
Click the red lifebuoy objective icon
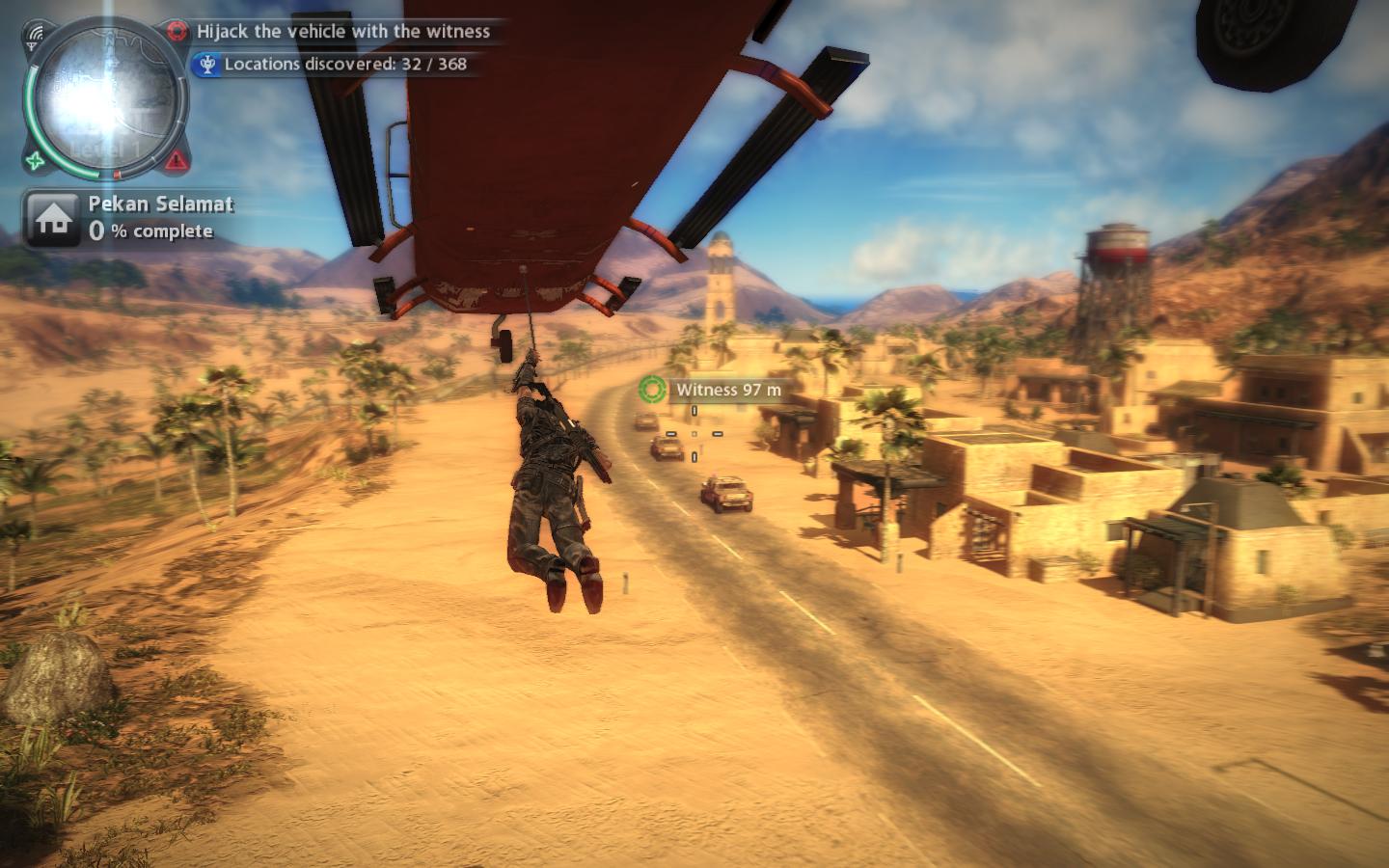(177, 31)
